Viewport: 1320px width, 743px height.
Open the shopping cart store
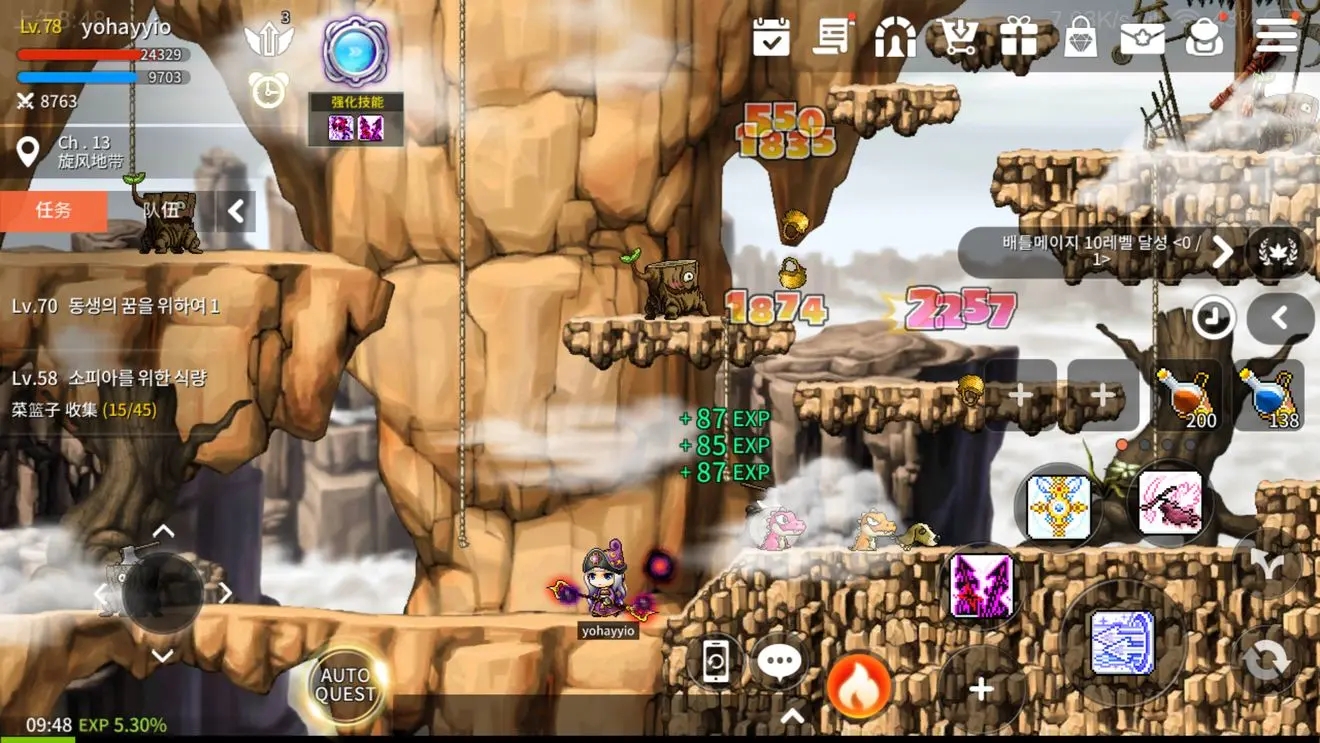tap(958, 38)
